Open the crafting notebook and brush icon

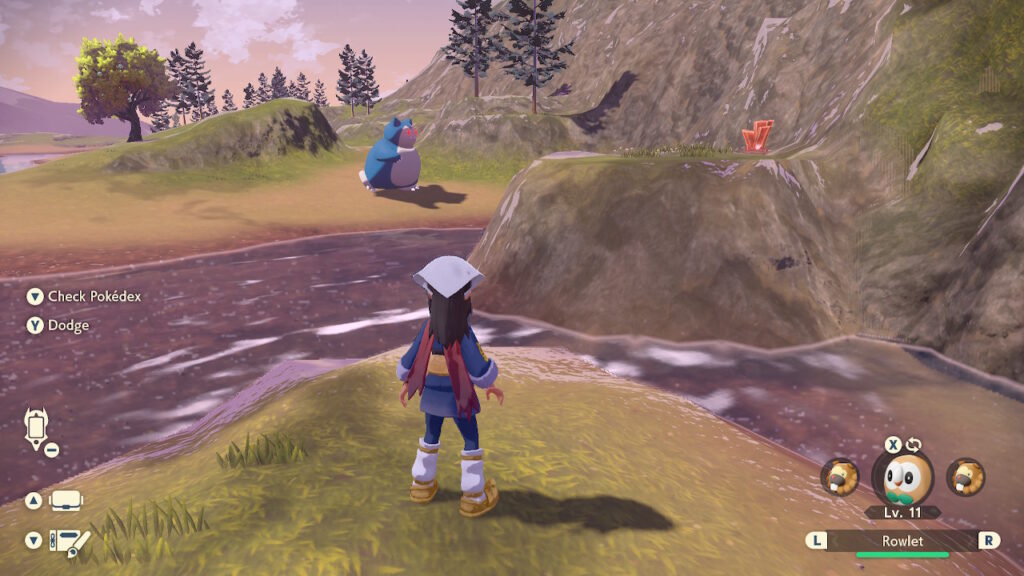70,541
